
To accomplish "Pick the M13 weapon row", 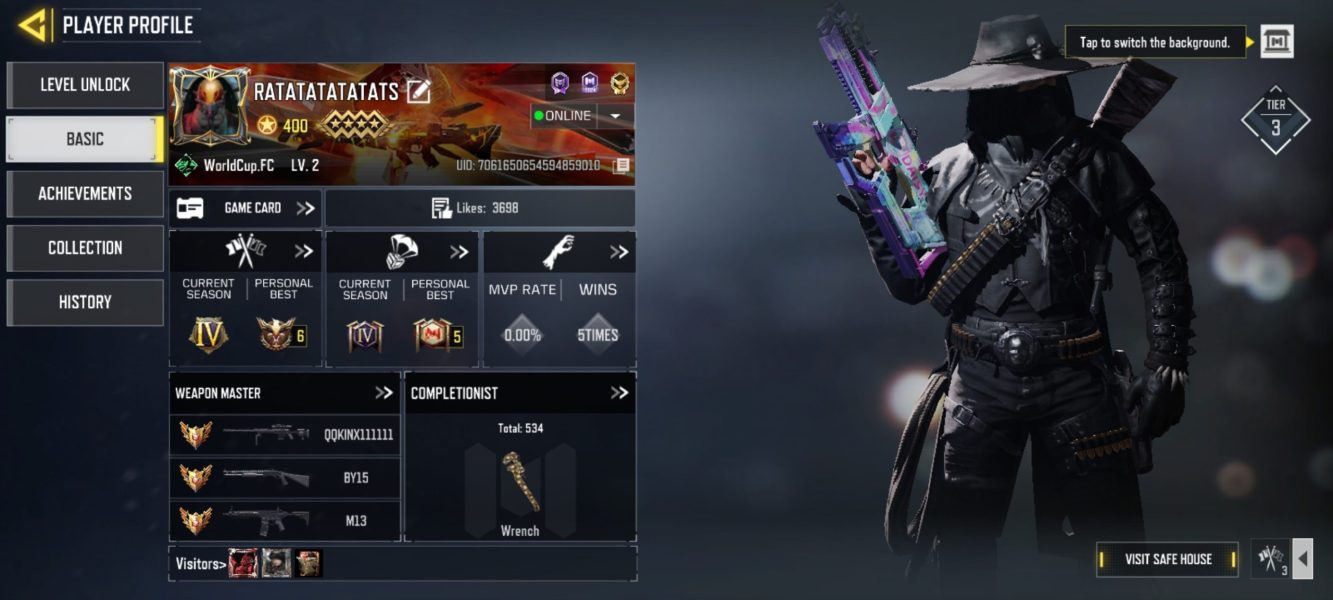I will pyautogui.click(x=285, y=521).
